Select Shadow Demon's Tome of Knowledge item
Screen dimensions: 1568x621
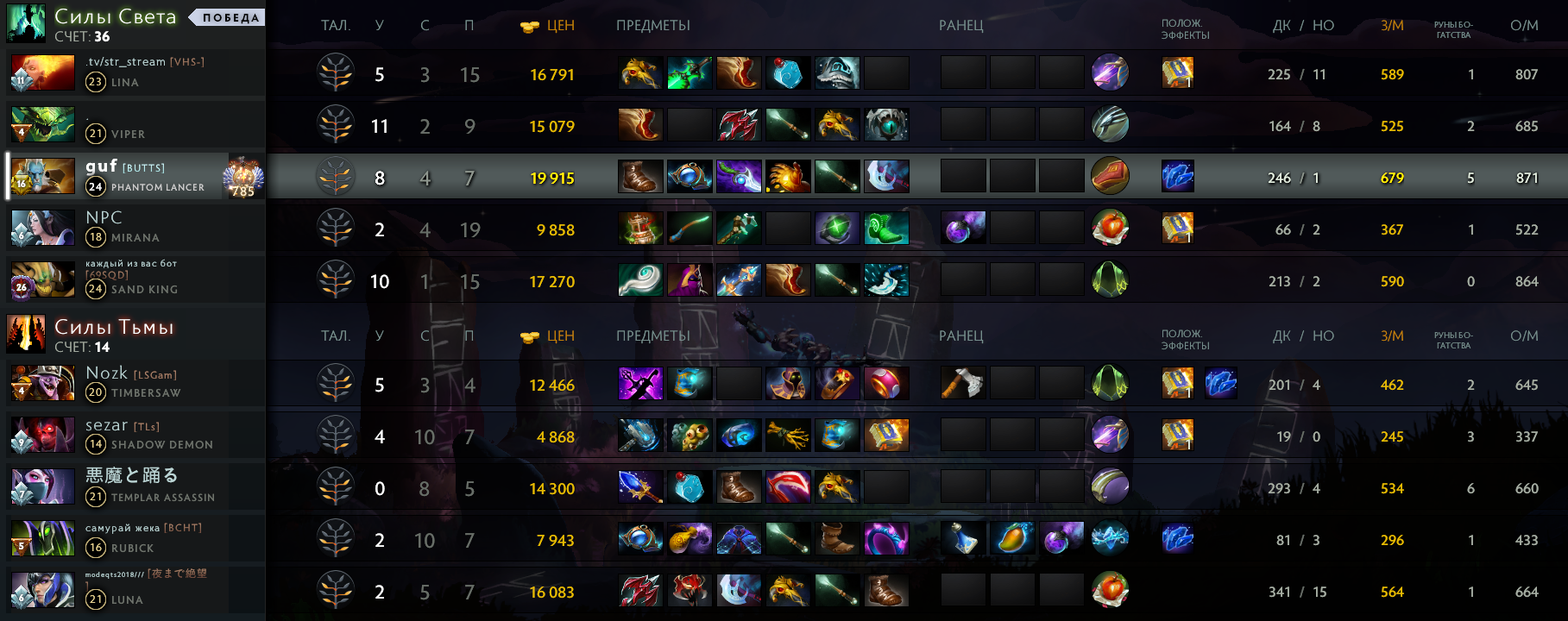[x=886, y=436]
